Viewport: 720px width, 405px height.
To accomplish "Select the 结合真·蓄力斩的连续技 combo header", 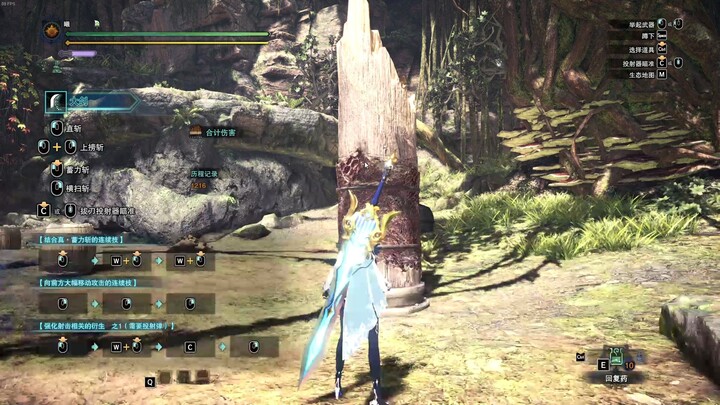I will pos(82,240).
